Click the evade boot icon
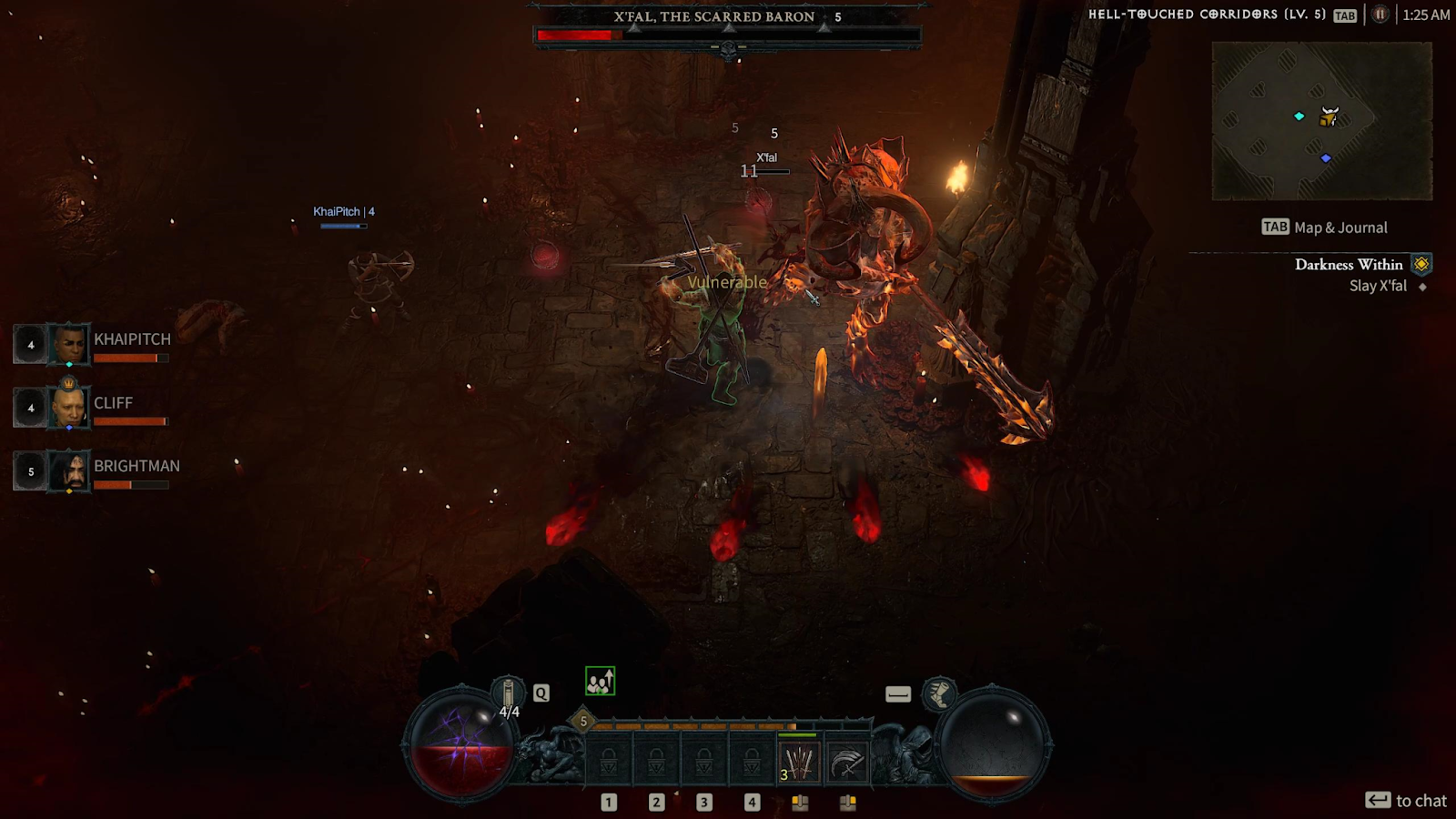 click(939, 694)
